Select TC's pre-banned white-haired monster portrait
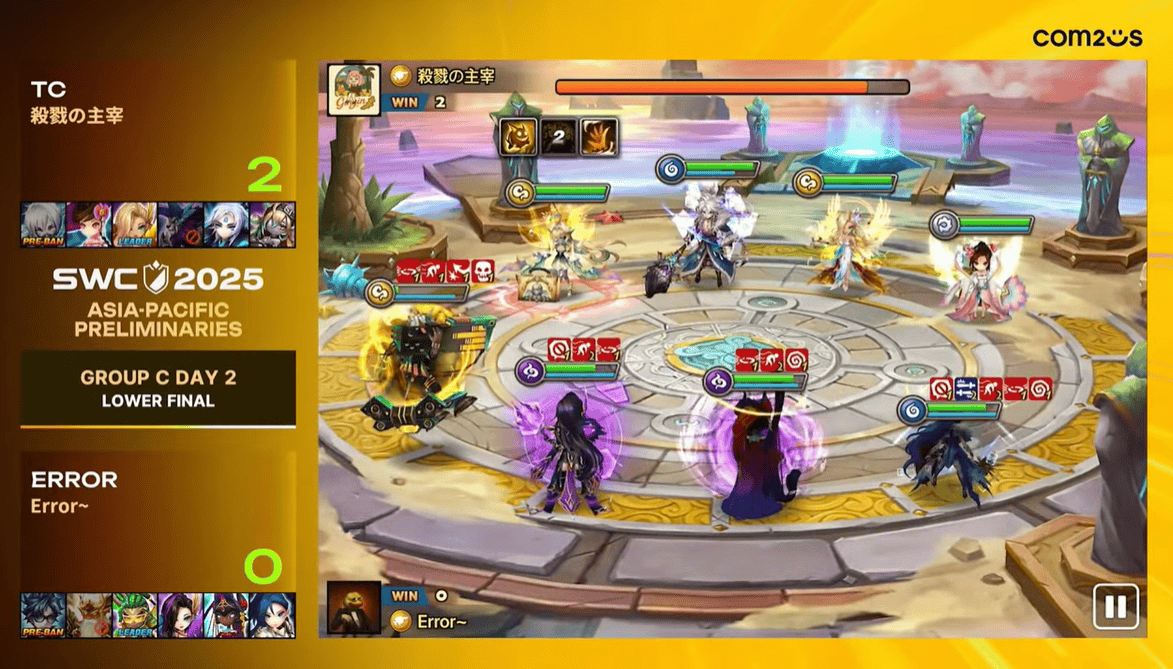This screenshot has width=1173, height=669. pos(43,224)
